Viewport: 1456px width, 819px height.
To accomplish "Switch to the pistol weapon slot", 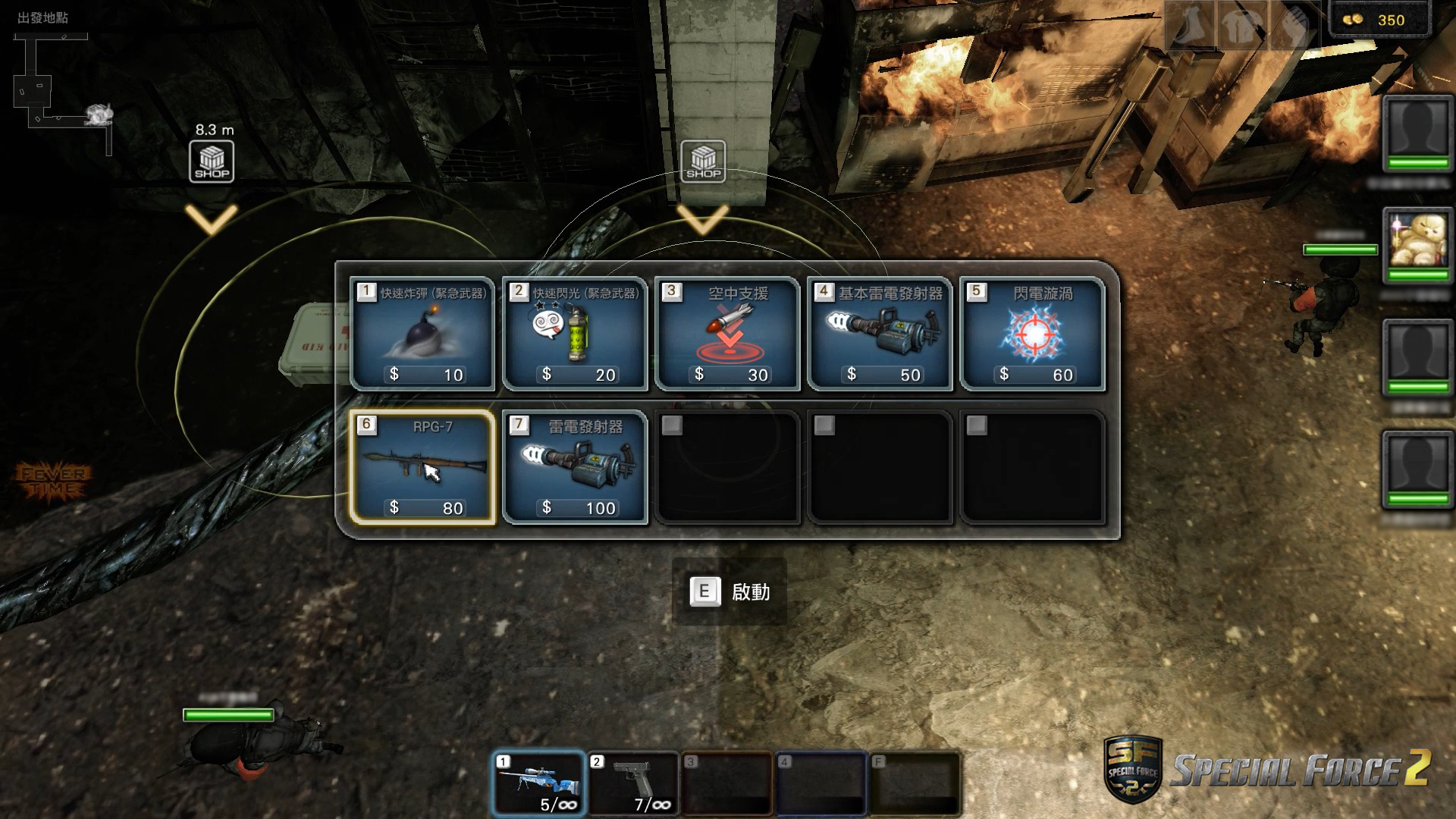I will point(632,783).
